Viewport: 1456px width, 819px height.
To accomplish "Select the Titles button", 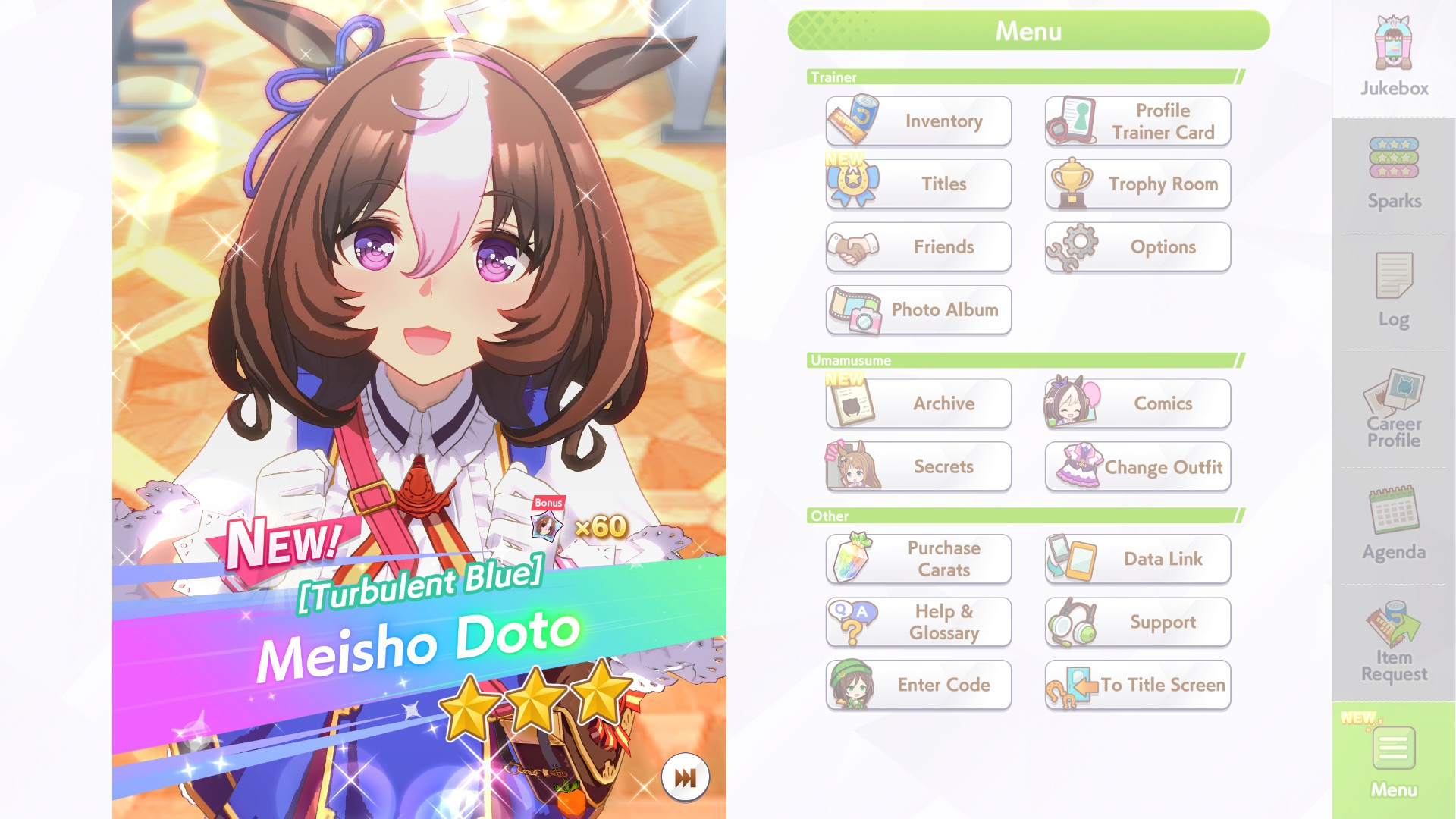I will 918,184.
